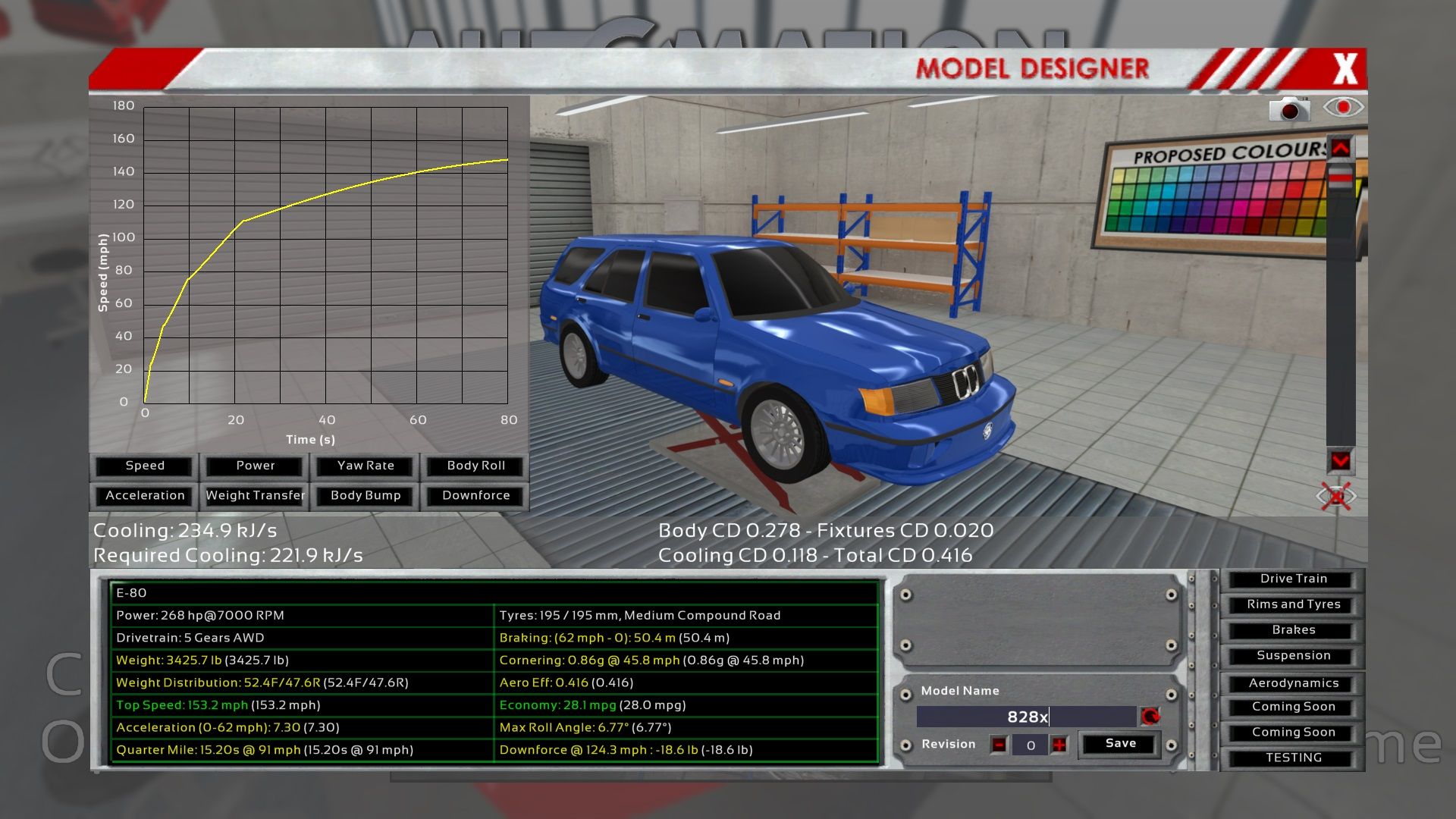The image size is (1456, 819).
Task: Open the TESTING section
Action: click(x=1293, y=758)
